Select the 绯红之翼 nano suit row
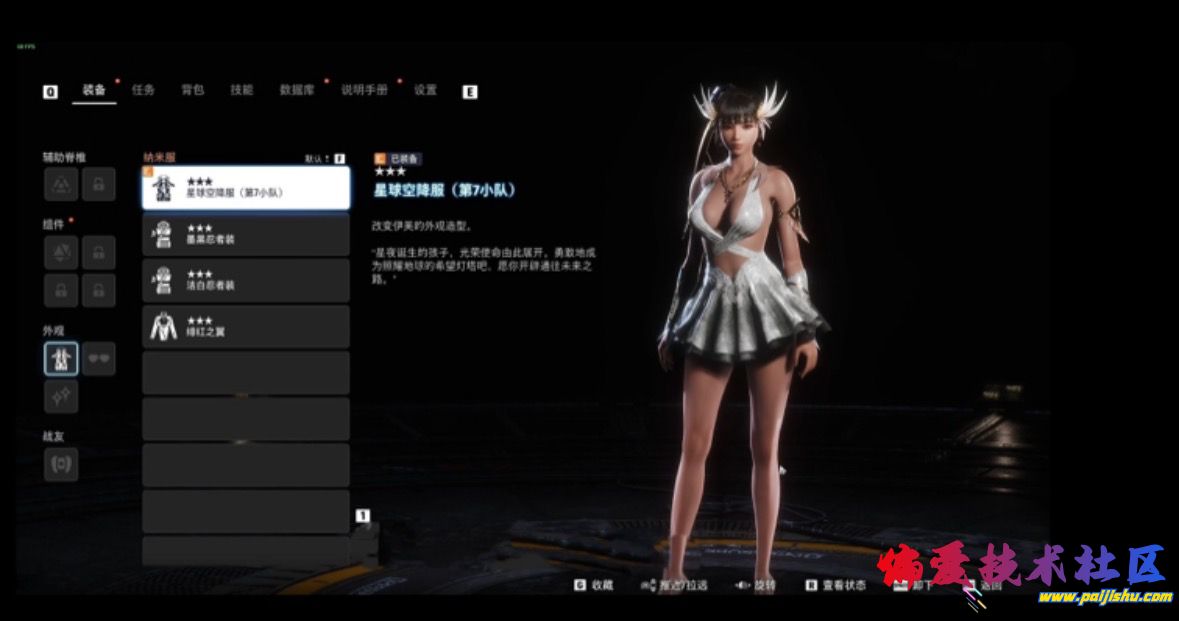Image resolution: width=1179 pixels, height=621 pixels. tap(246, 326)
